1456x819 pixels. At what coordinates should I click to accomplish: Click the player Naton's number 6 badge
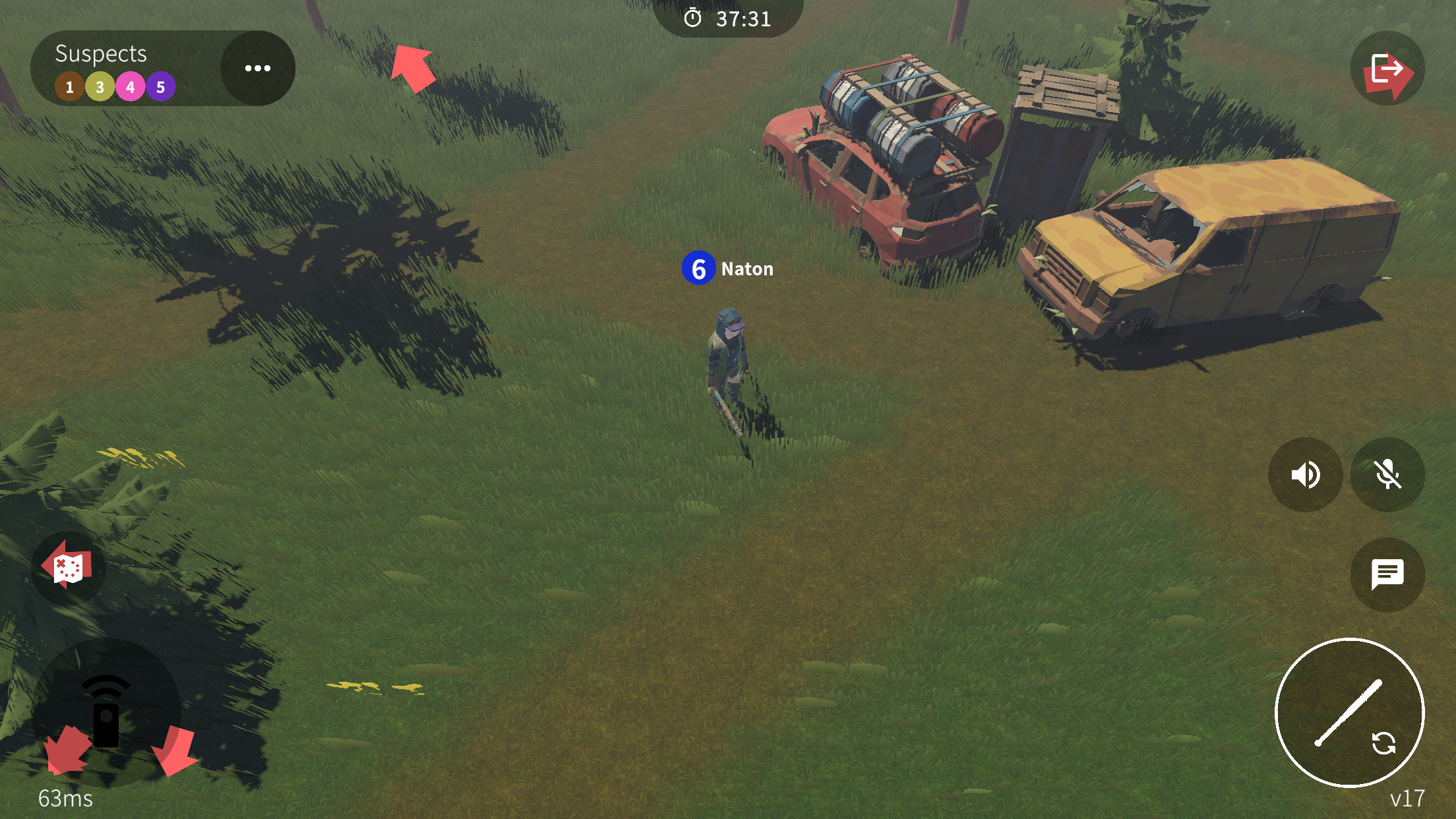click(699, 268)
